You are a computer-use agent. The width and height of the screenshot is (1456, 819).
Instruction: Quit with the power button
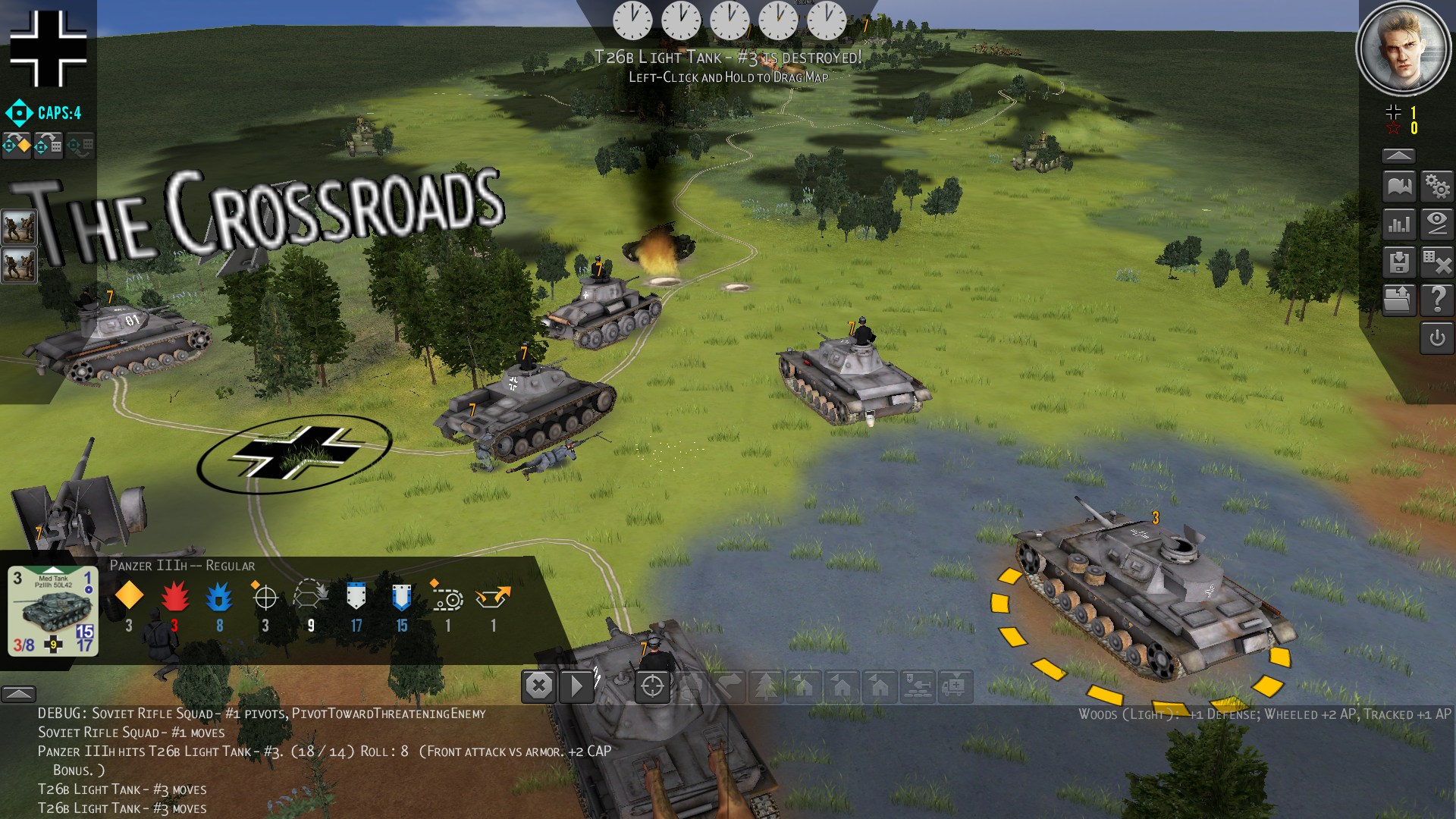pyautogui.click(x=1437, y=338)
